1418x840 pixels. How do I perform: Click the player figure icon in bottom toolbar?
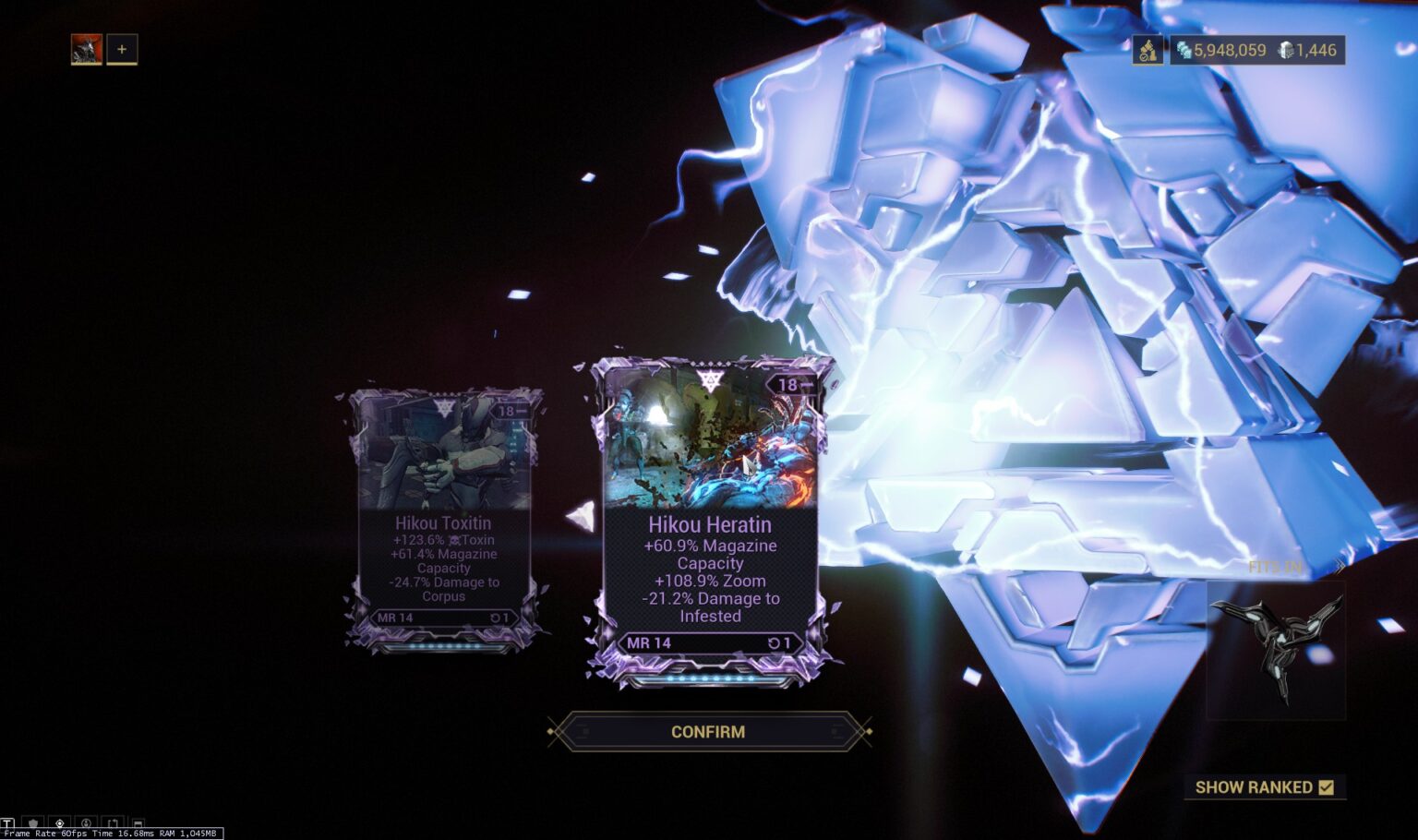pyautogui.click(x=86, y=822)
